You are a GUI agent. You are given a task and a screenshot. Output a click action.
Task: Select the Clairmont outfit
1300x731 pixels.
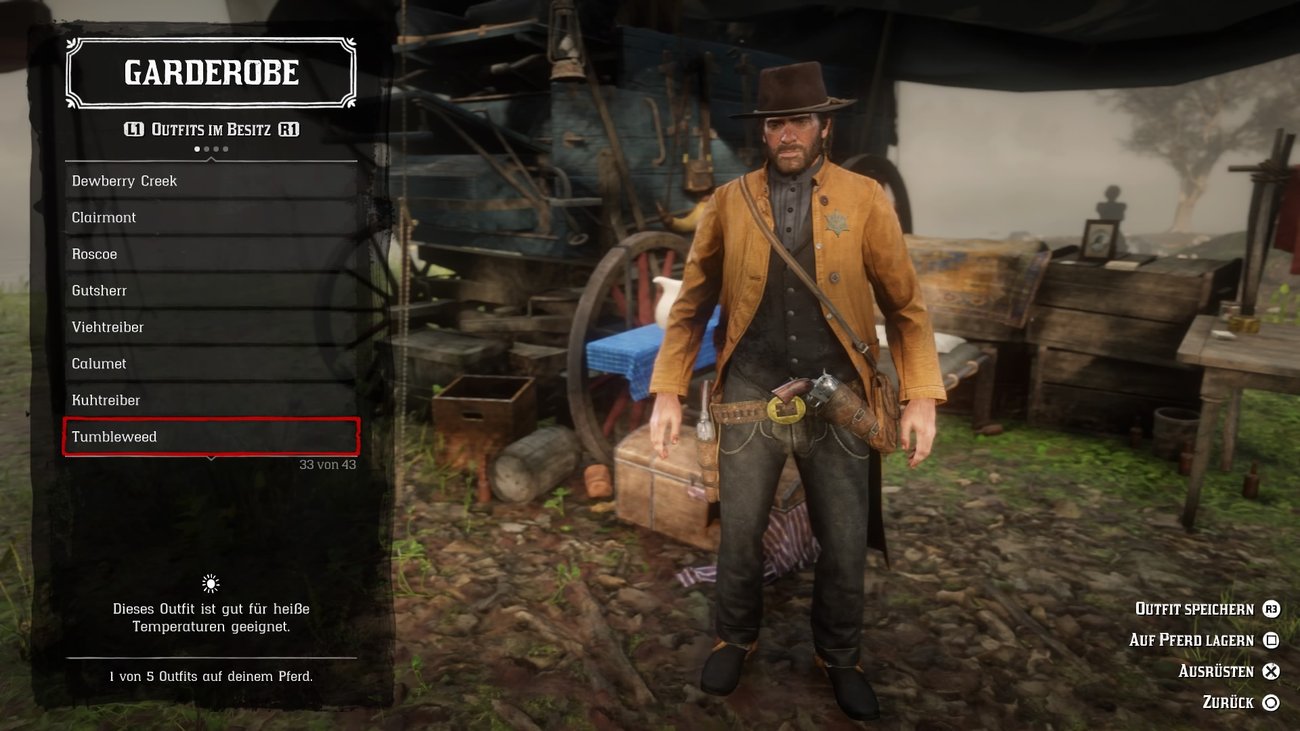tap(103, 217)
